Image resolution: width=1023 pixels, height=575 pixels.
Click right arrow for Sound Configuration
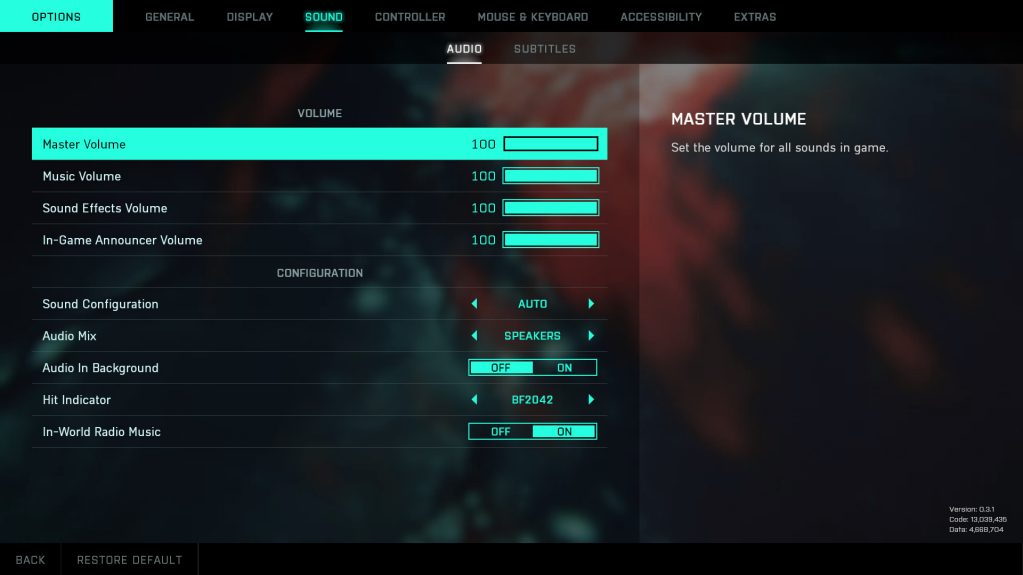point(591,304)
